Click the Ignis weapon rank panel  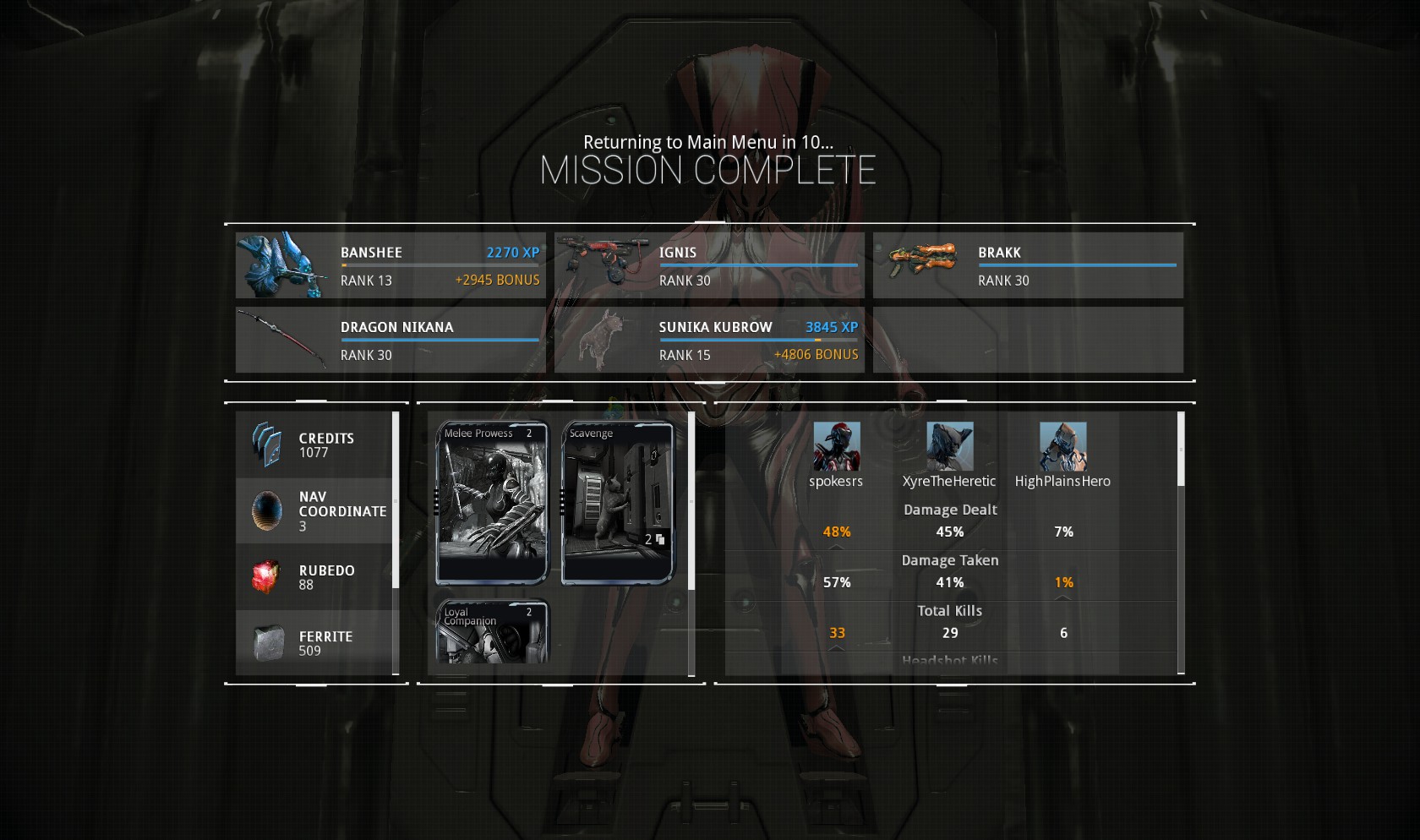709,265
